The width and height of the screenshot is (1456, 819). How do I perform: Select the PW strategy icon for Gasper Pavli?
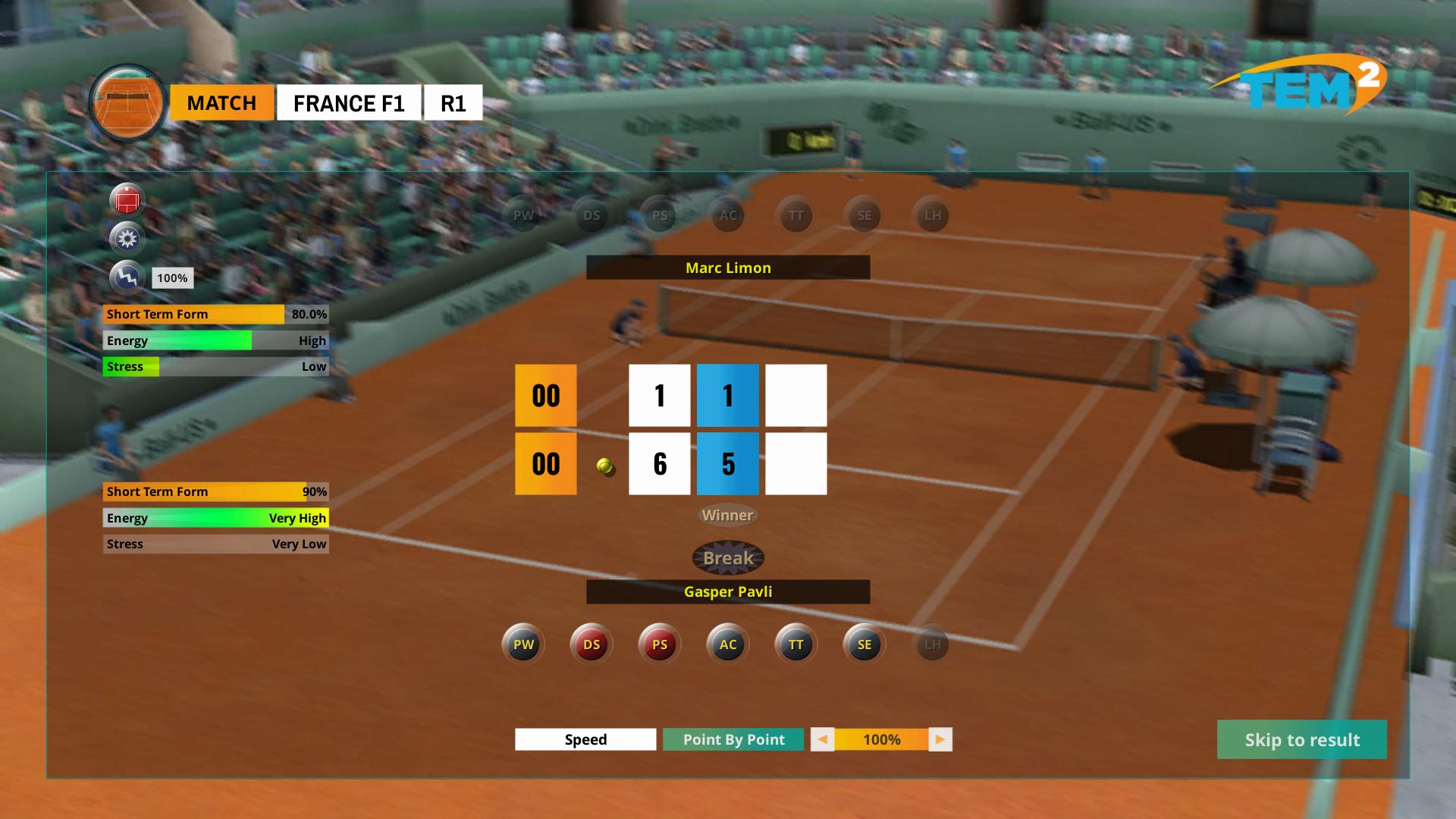(x=522, y=644)
